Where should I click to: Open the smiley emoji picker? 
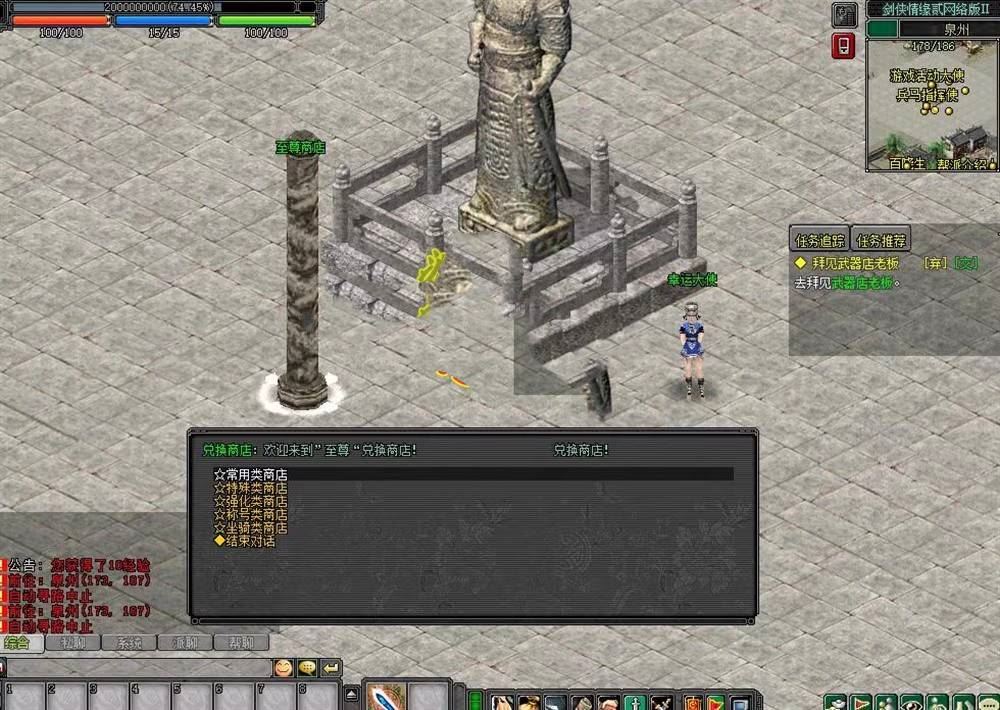pyautogui.click(x=284, y=667)
